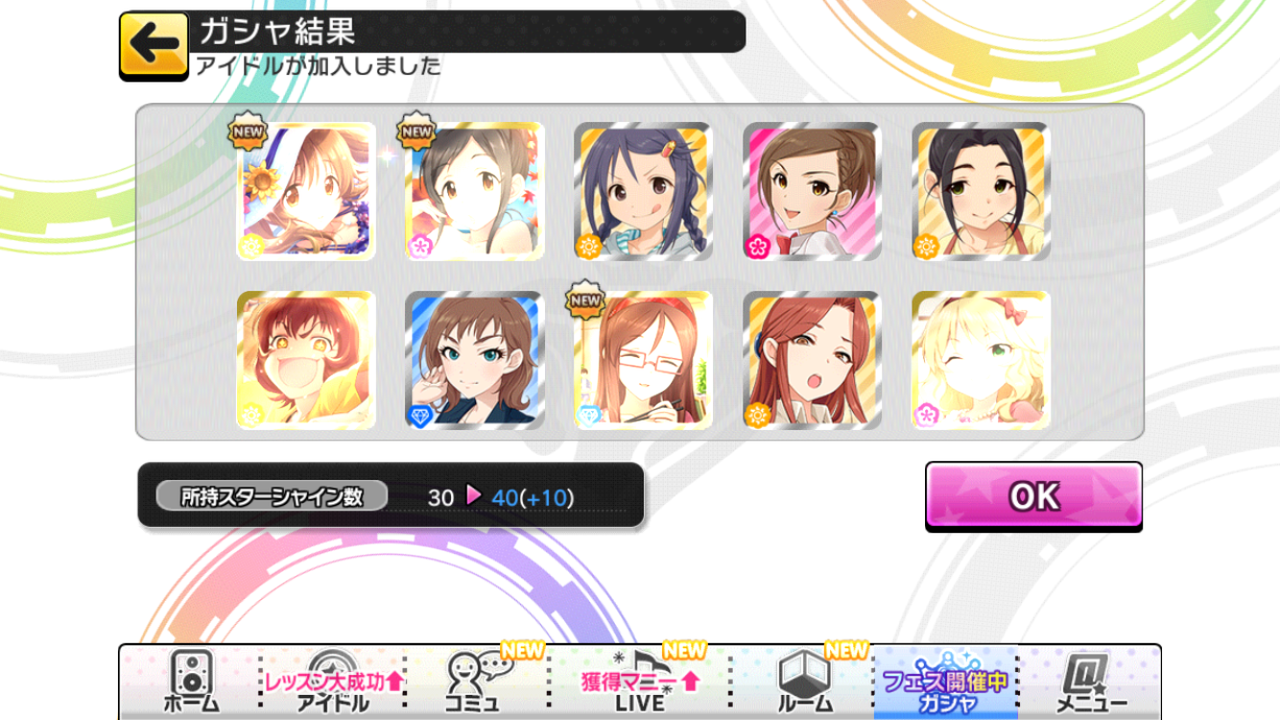Image resolution: width=1280 pixels, height=720 pixels.
Task: Select the sunflower idol card thumbnail
Action: pos(305,190)
